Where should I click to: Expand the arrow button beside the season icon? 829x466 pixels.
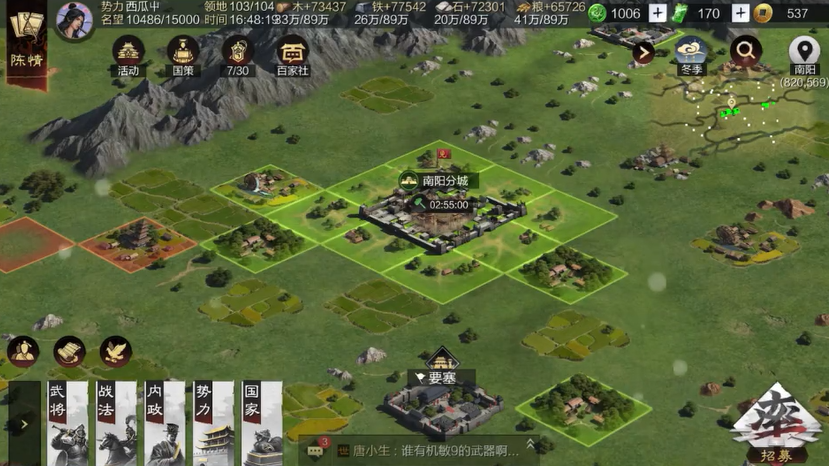643,52
